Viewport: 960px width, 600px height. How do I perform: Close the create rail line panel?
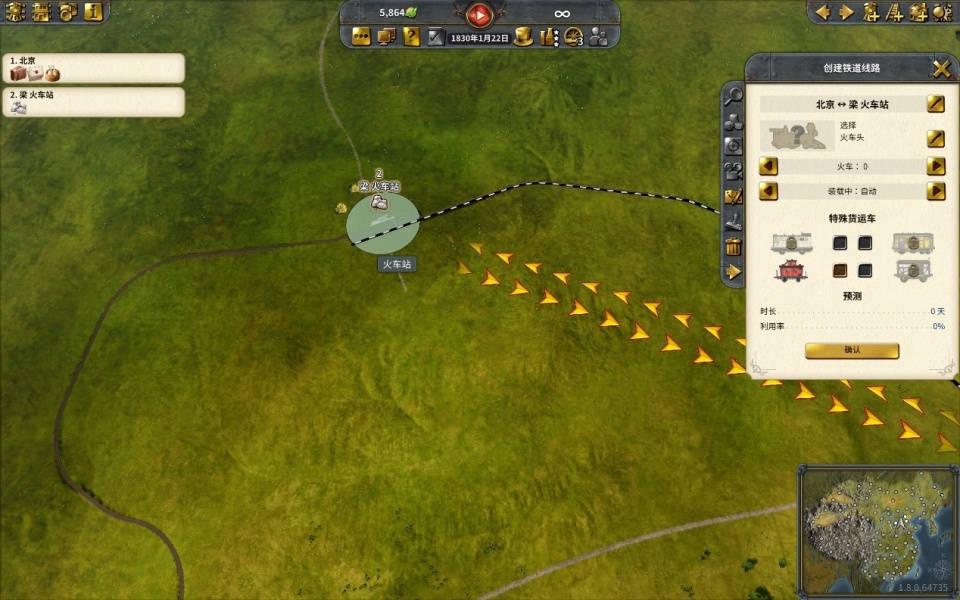click(x=941, y=69)
